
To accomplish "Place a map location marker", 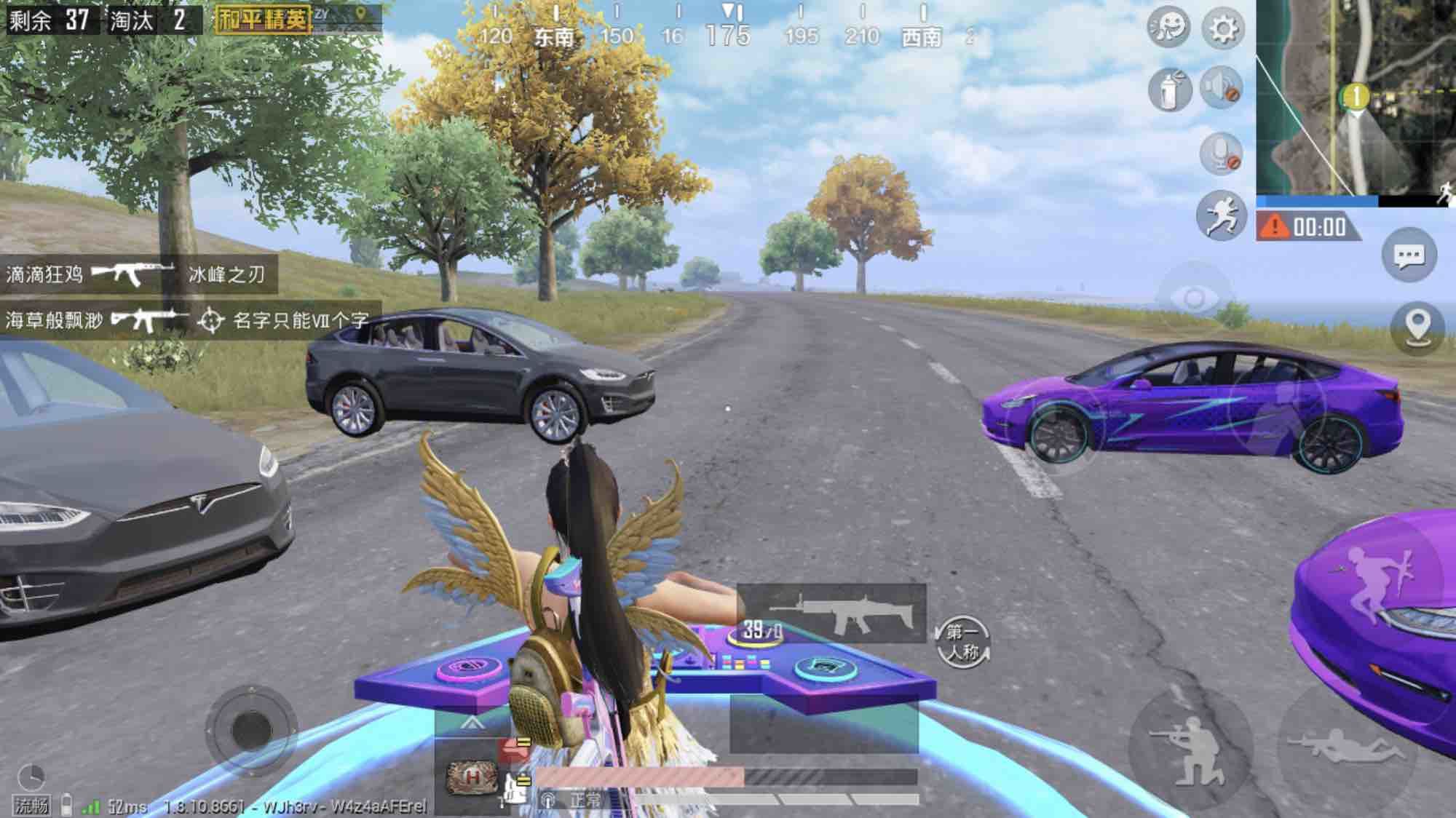I will point(1417,327).
